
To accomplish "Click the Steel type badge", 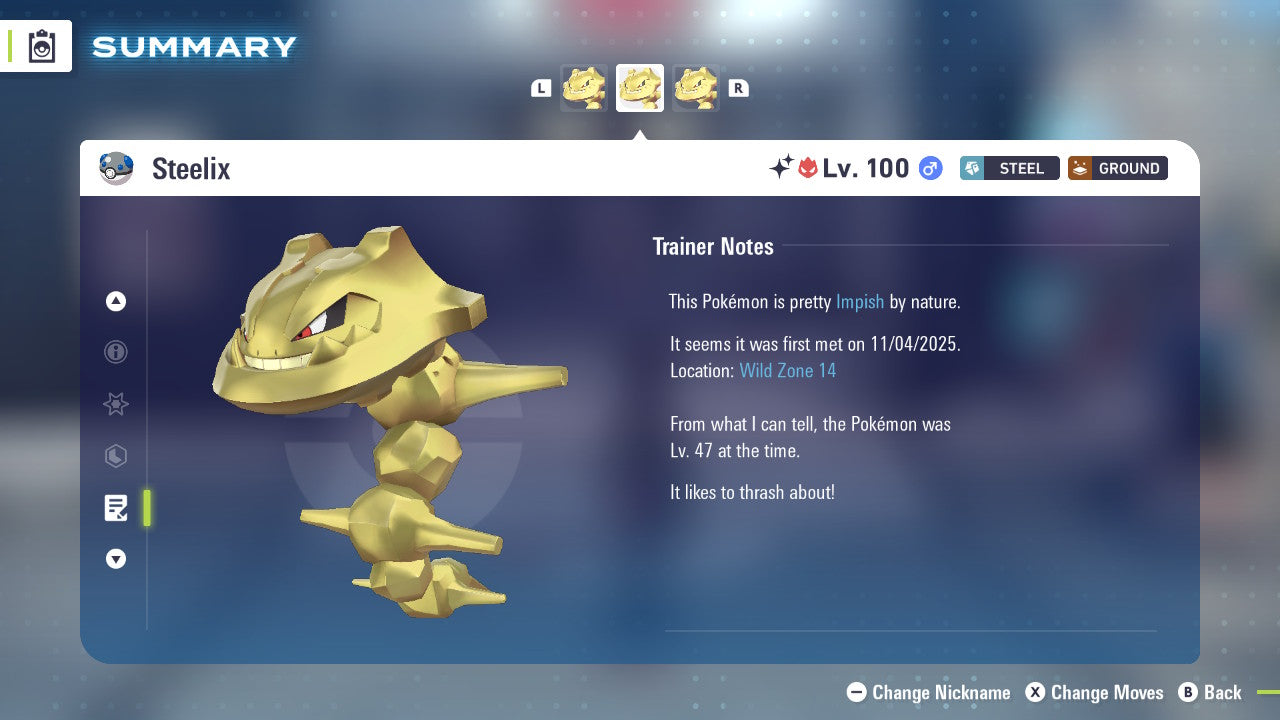I will [1009, 168].
